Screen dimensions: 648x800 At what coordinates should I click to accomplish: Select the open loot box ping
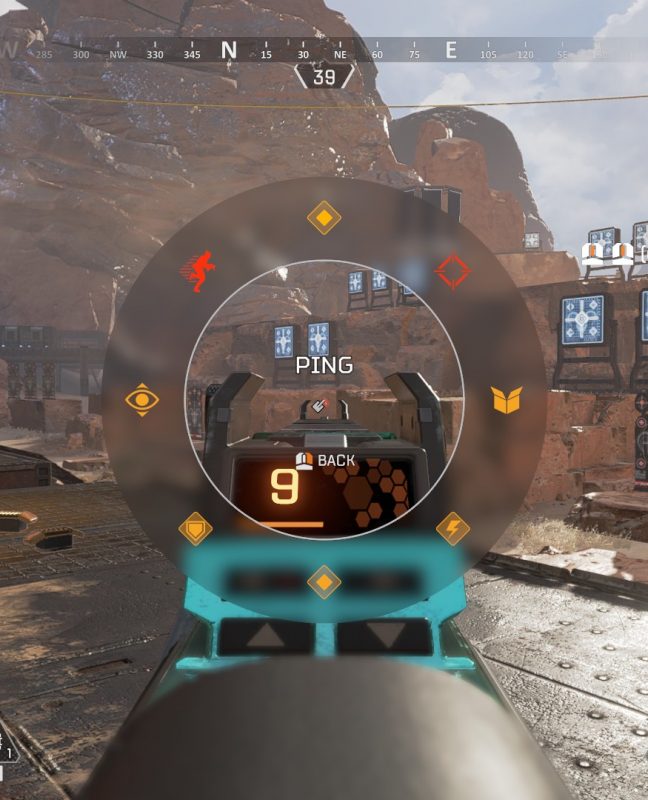507,400
